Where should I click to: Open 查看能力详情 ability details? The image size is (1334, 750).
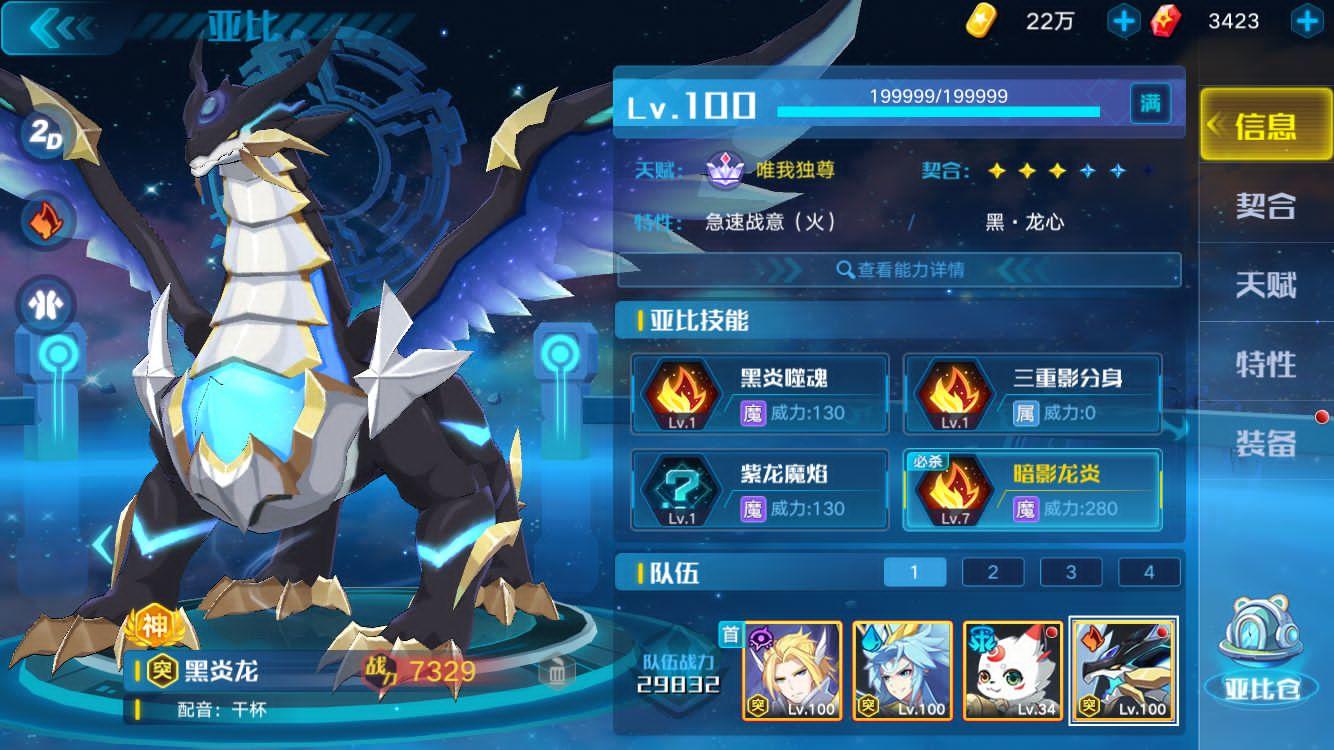[x=900, y=271]
